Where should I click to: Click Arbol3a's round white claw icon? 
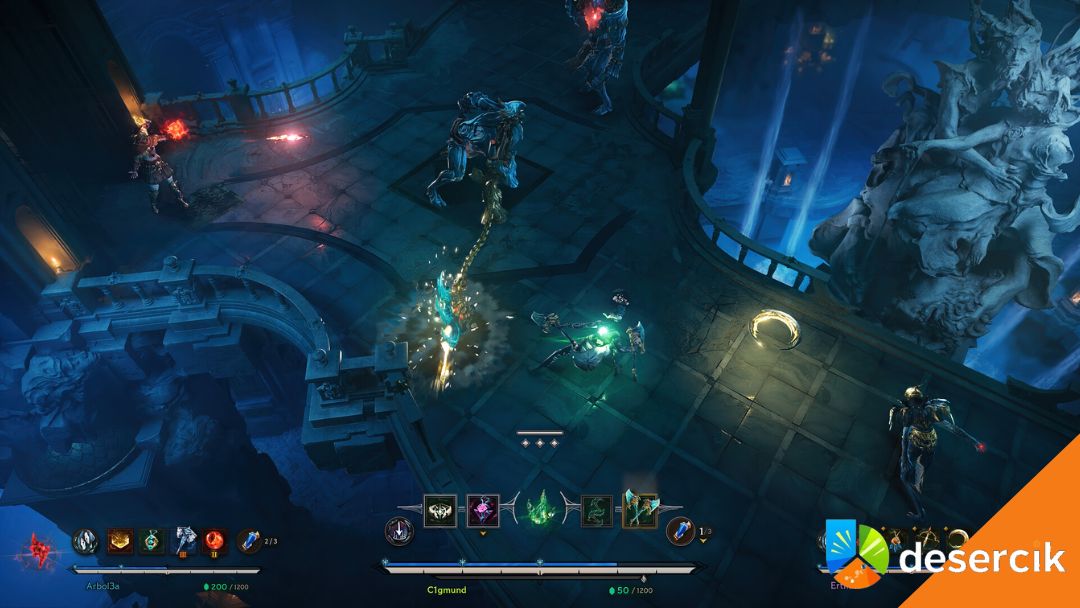coord(86,541)
